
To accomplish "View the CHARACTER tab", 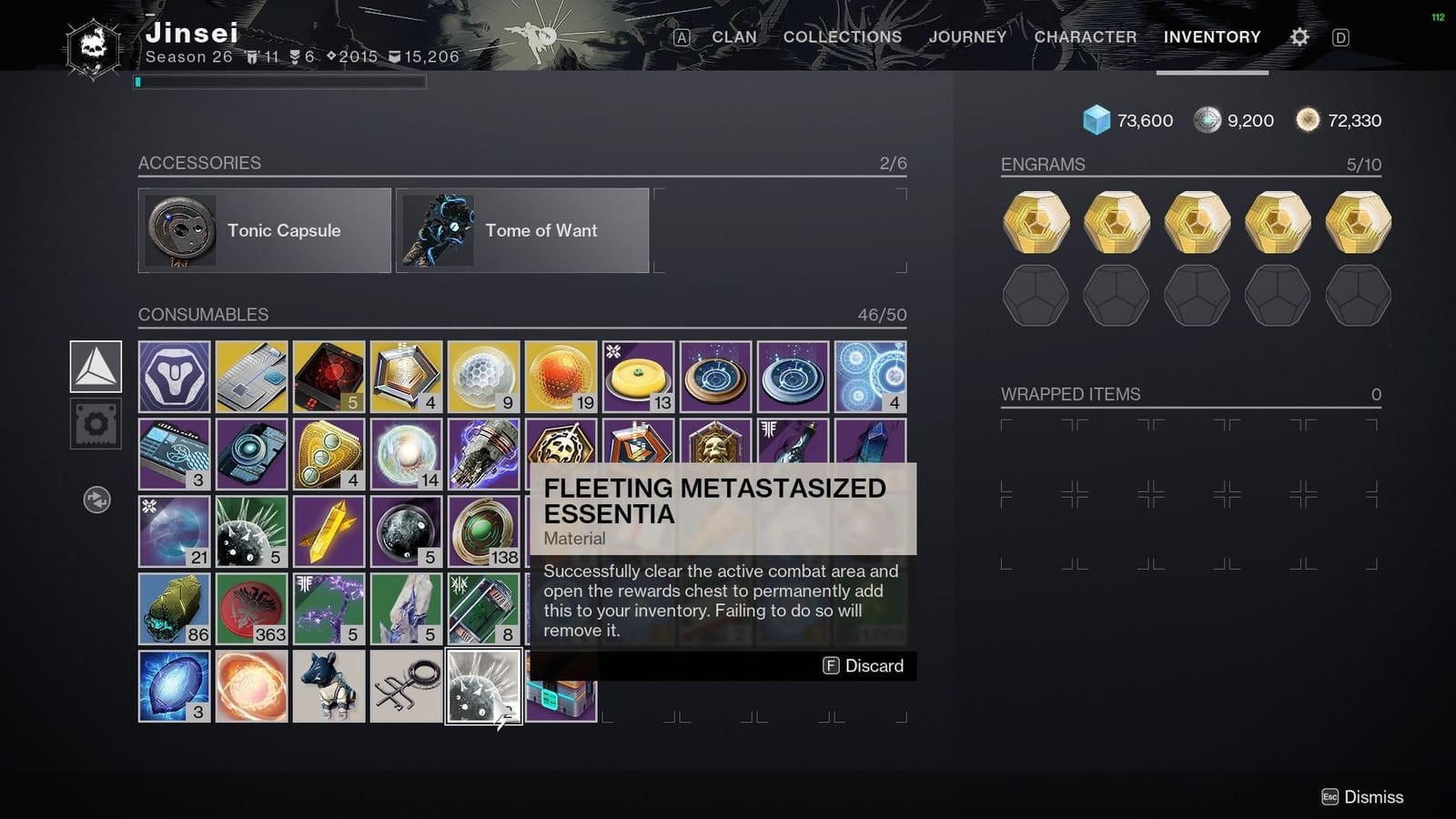I will [x=1086, y=37].
